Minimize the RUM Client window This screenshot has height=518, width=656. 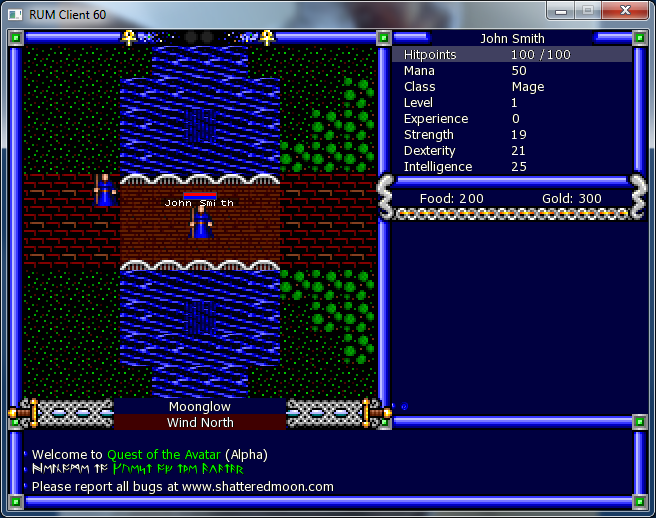point(563,10)
